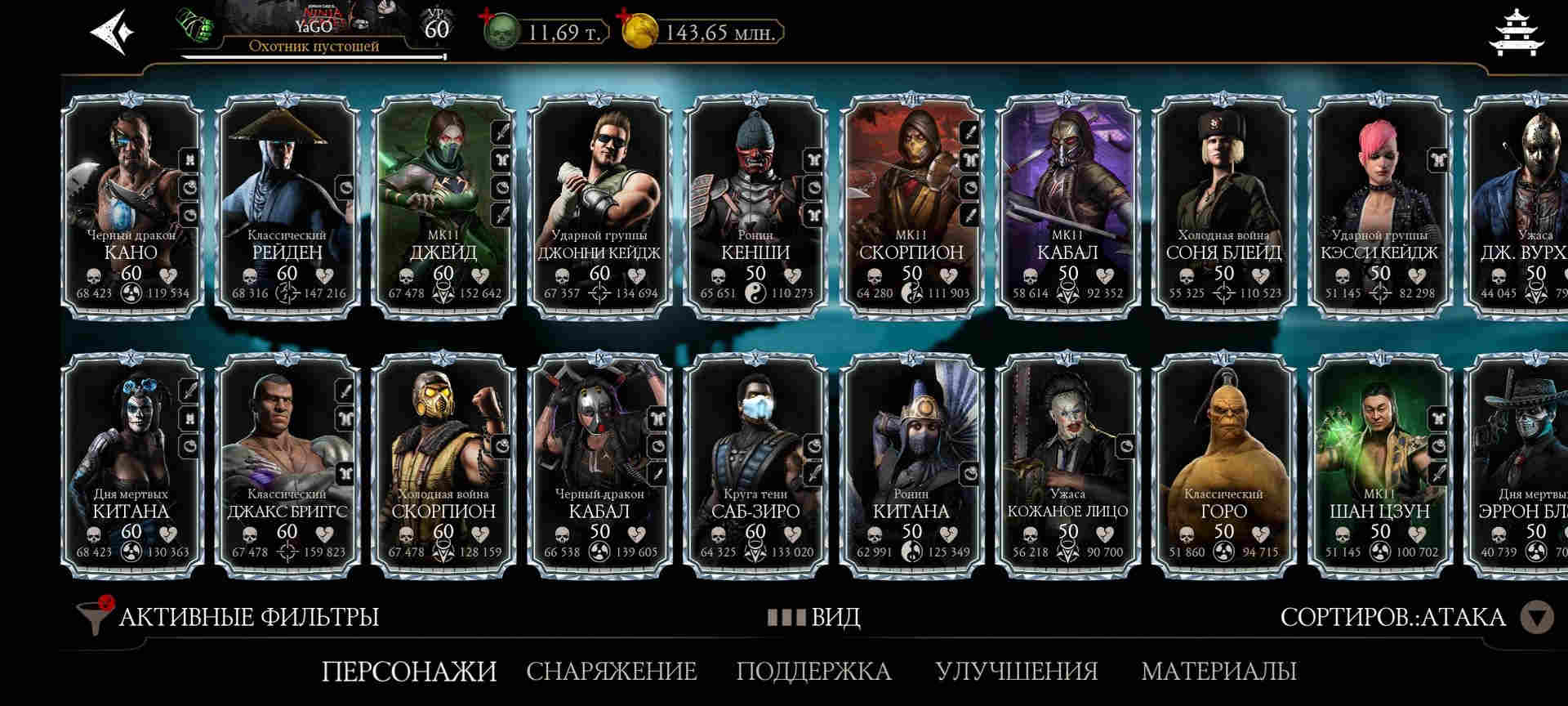
Task: Pick the MK11 Jade card
Action: 443,204
